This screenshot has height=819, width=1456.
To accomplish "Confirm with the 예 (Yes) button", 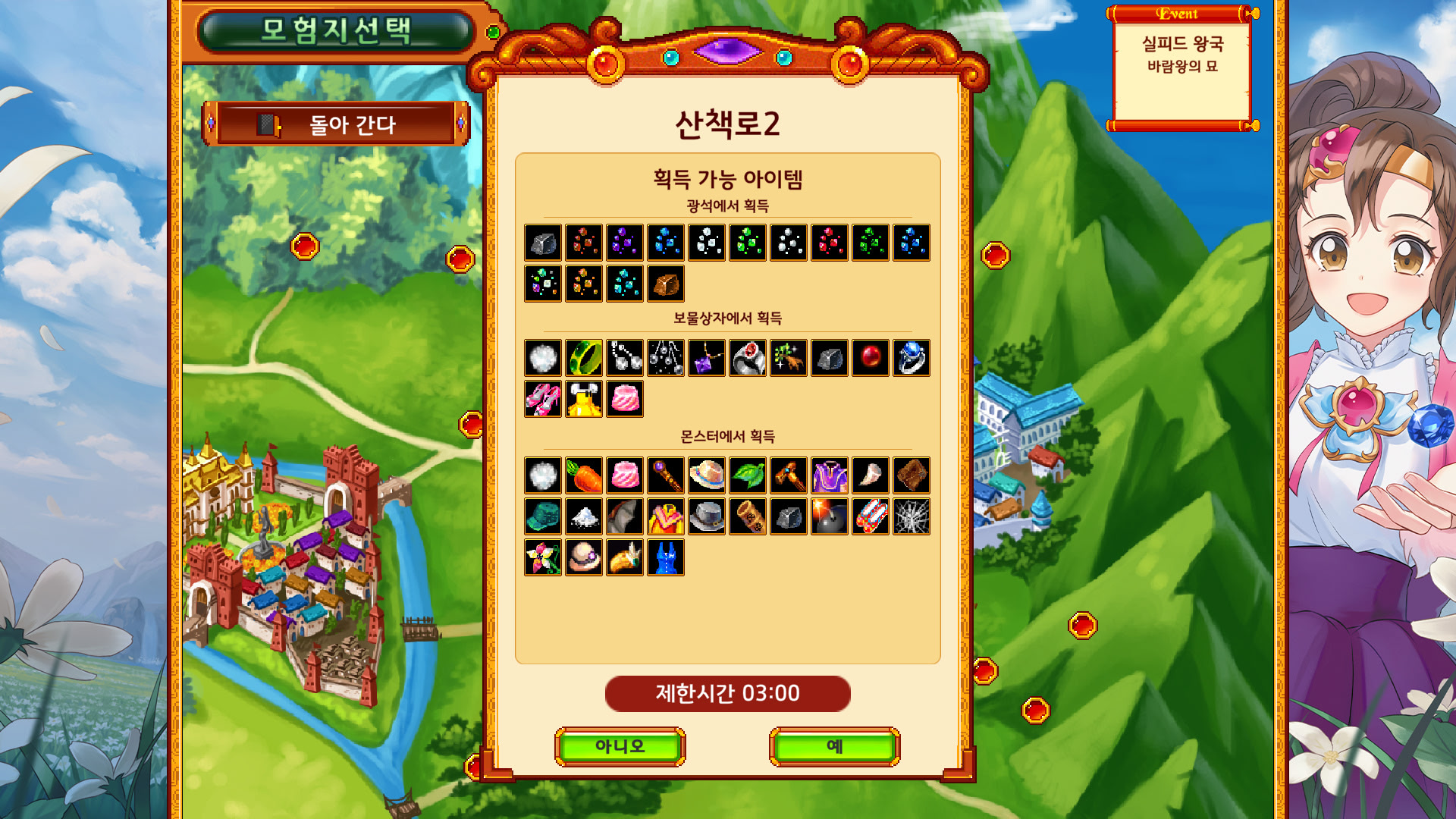I will (x=834, y=747).
